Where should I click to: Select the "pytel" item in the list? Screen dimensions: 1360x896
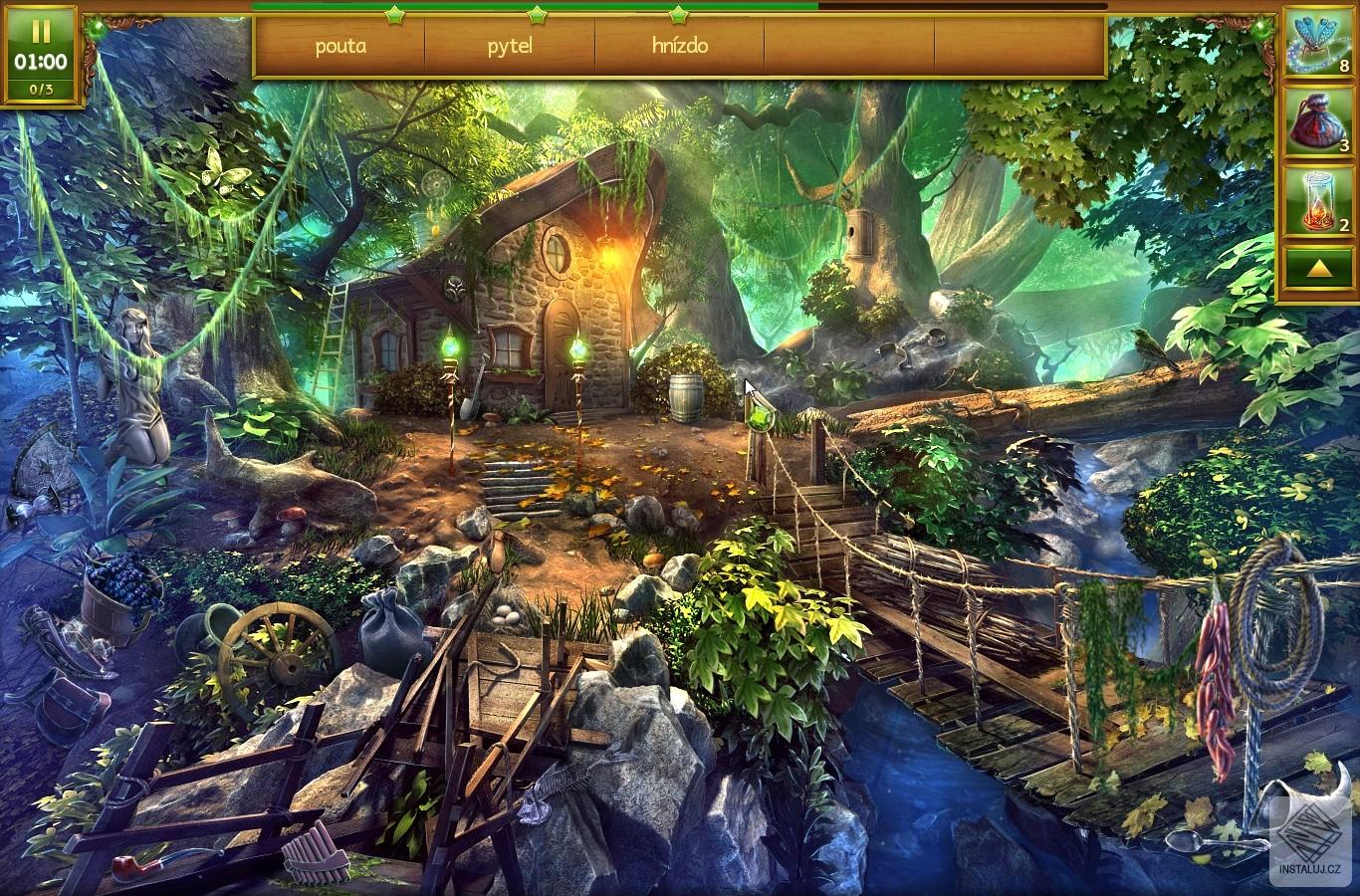click(510, 46)
